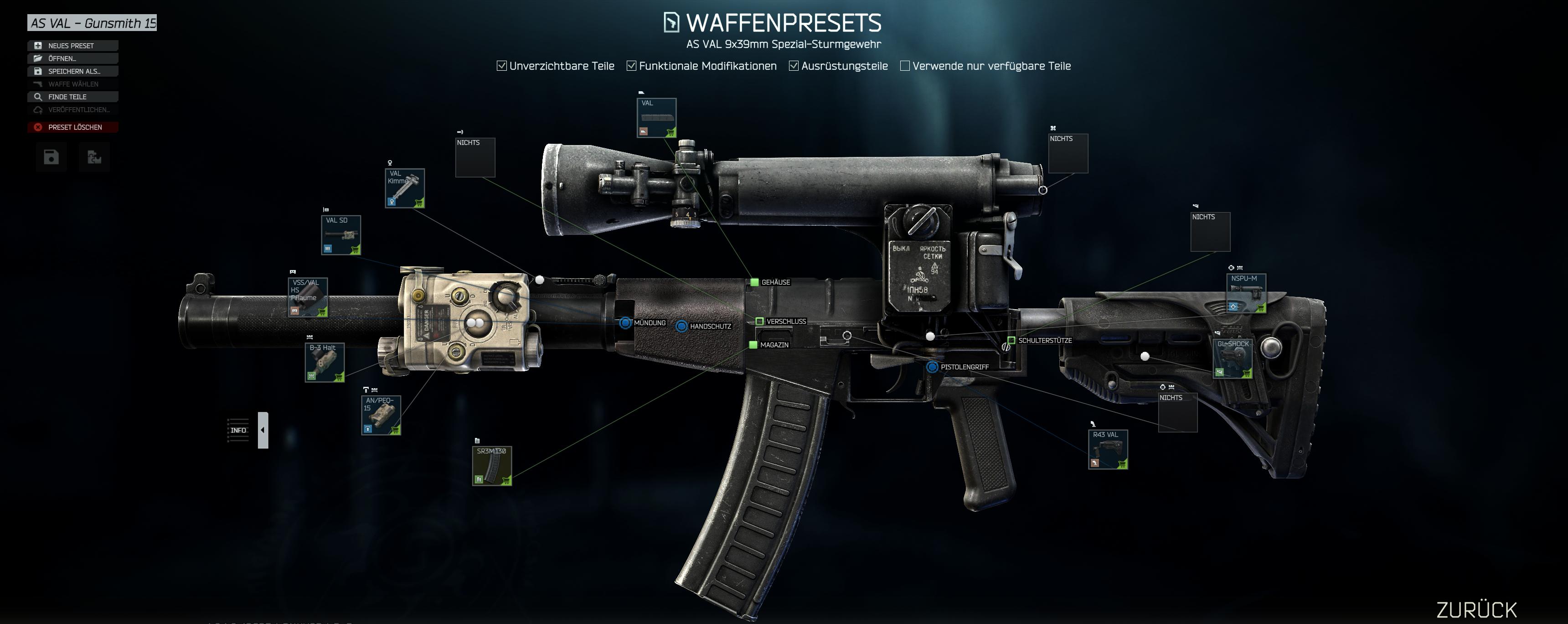Select the B-3 Halt mount slot

pos(325,363)
